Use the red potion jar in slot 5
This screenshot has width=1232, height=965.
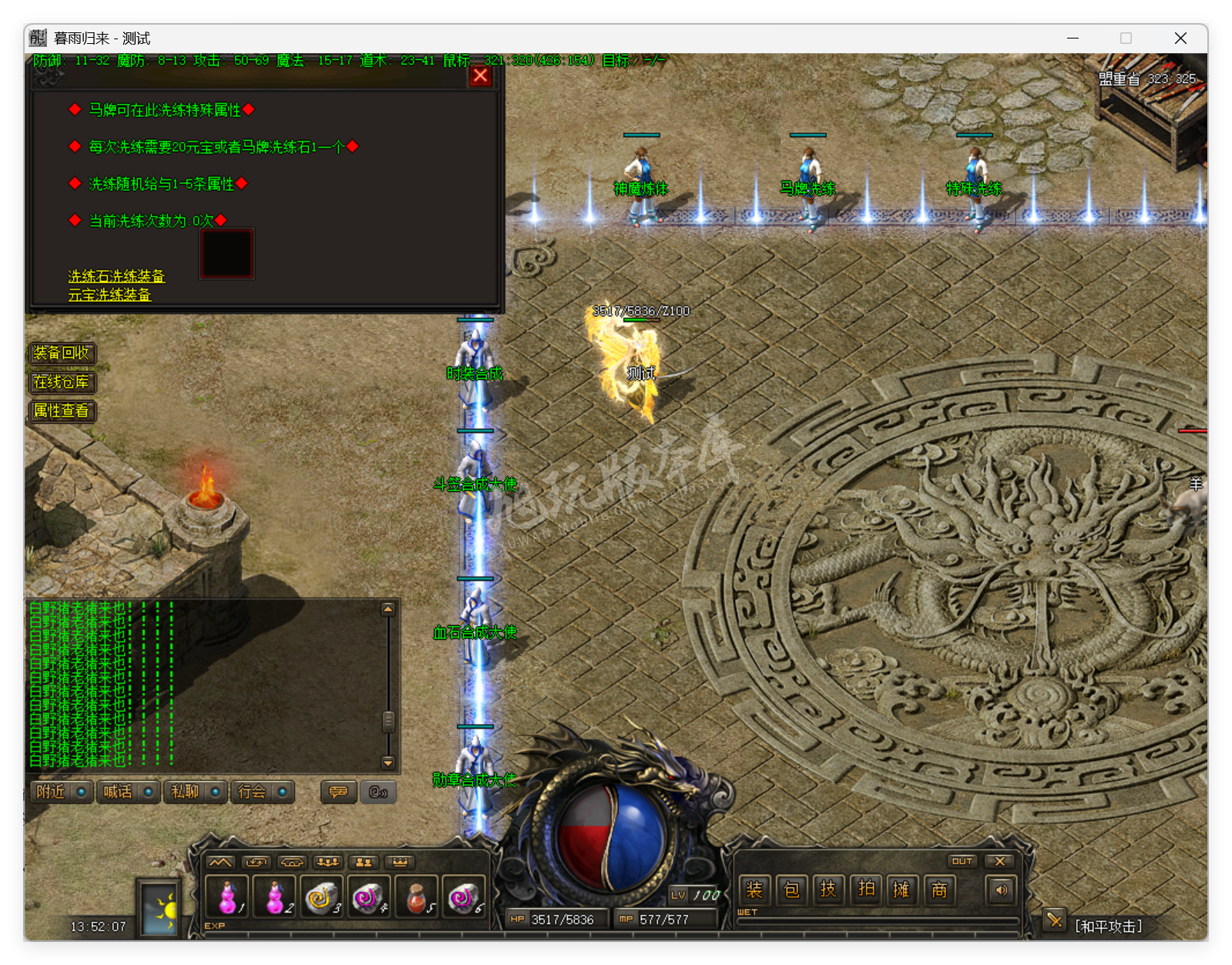(x=417, y=896)
